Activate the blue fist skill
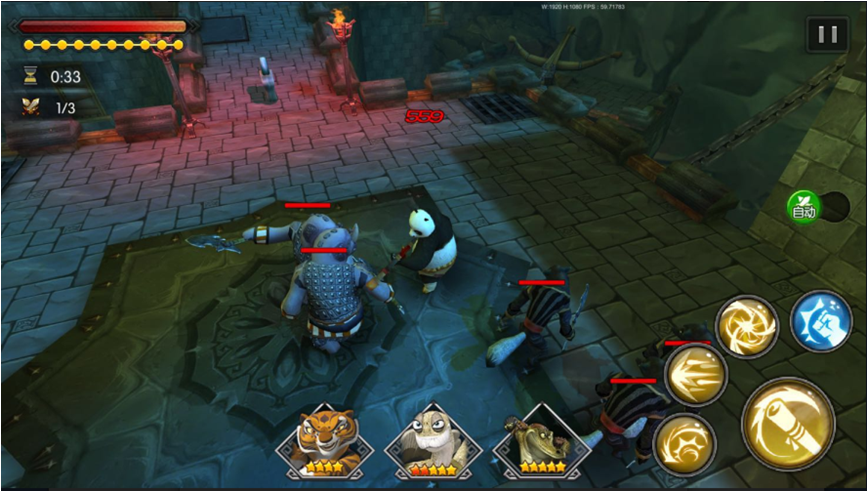This screenshot has height=492, width=868. [x=820, y=320]
